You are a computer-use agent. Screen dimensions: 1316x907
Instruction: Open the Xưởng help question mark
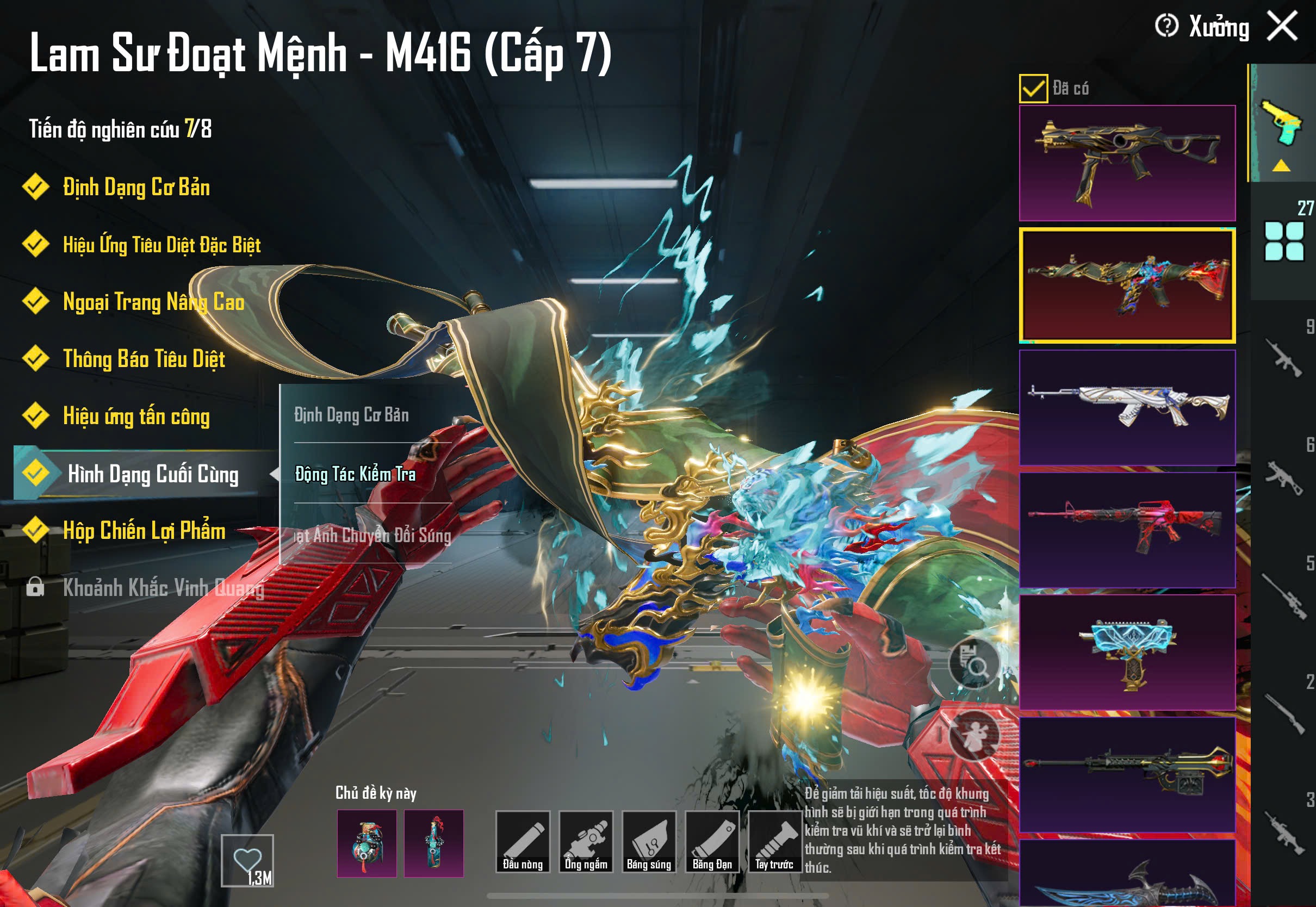(1166, 26)
